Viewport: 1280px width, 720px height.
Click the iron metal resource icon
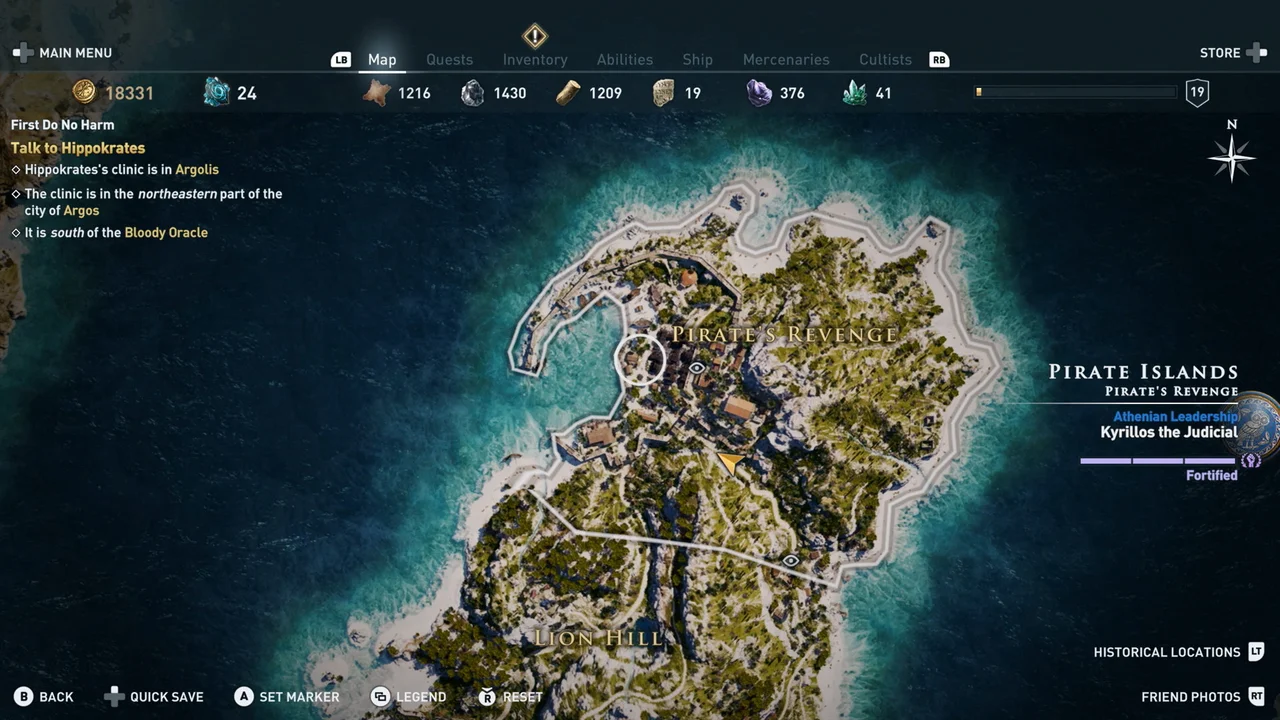(472, 93)
